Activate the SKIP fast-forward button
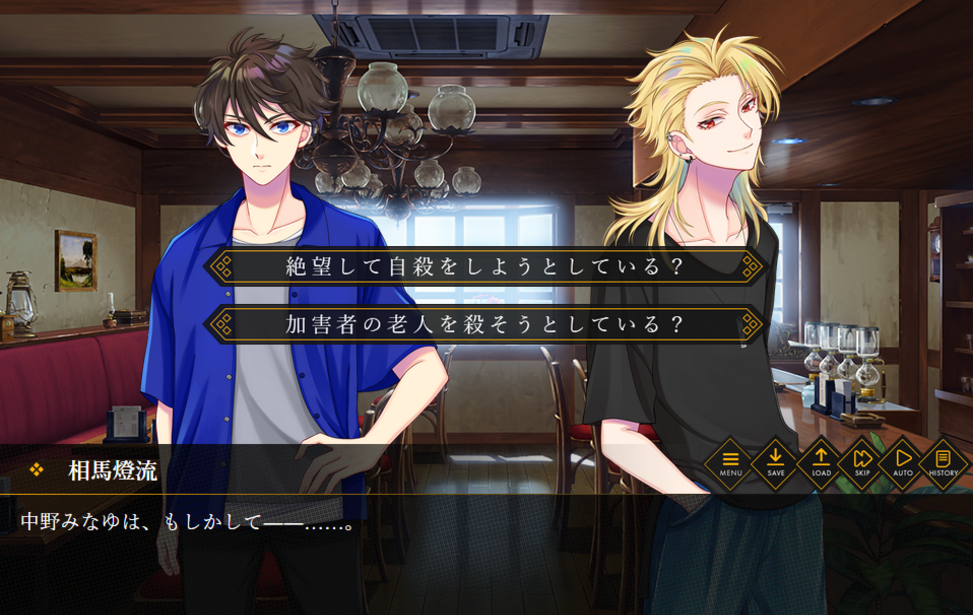The height and width of the screenshot is (615, 973). click(862, 462)
